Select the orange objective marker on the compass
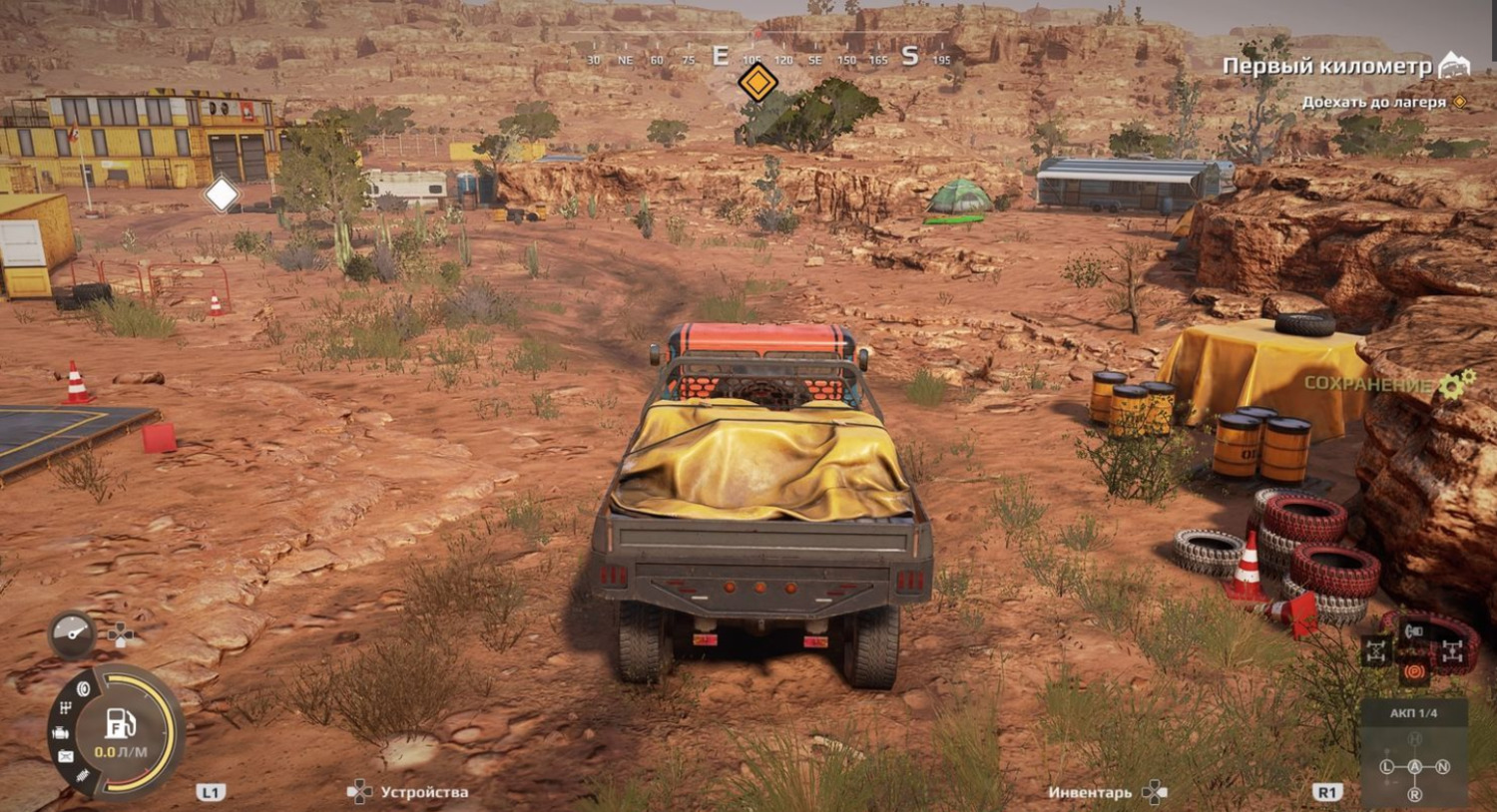The height and width of the screenshot is (812, 1497). 757,84
